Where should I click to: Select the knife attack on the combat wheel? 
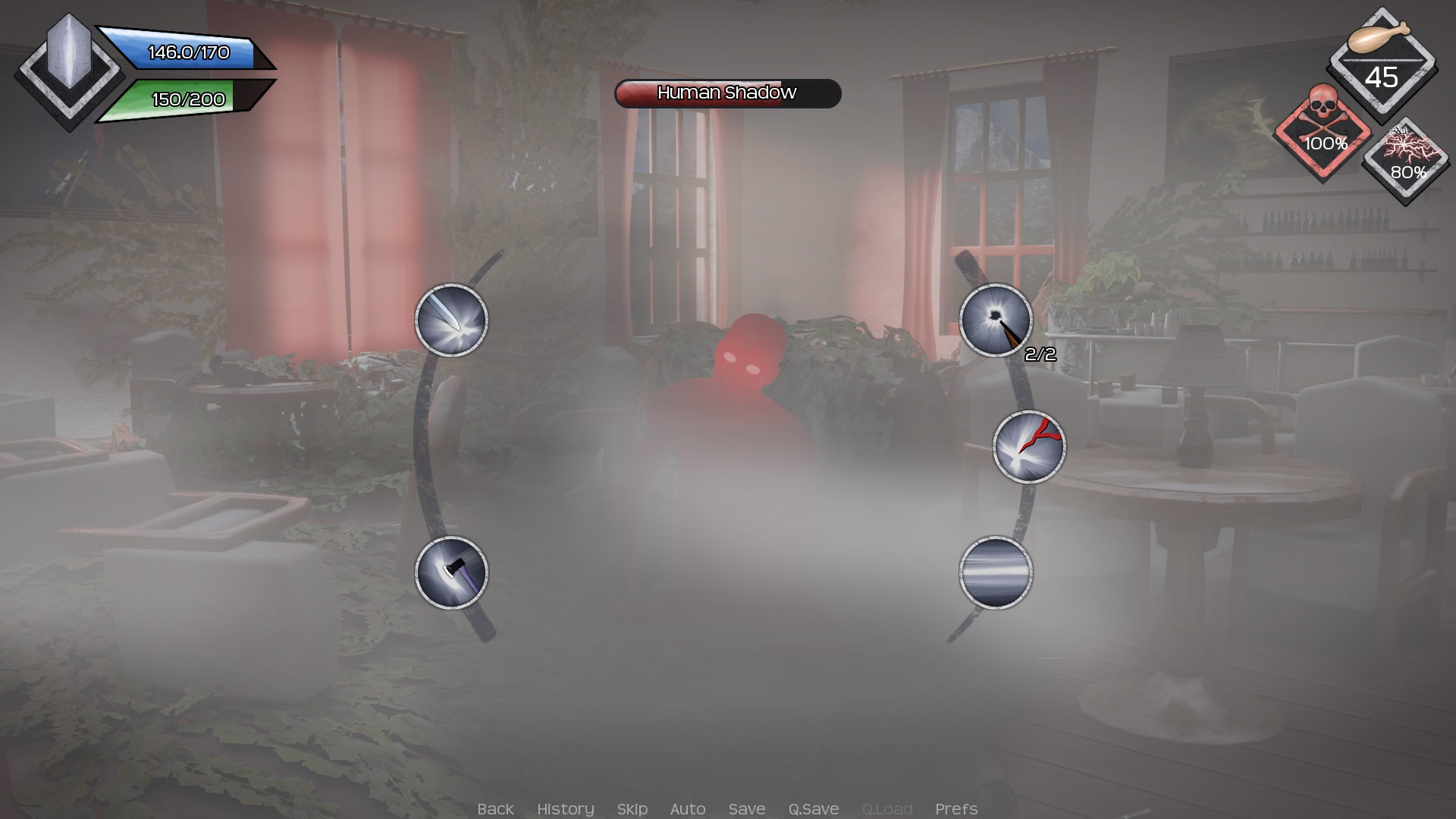coord(452,321)
